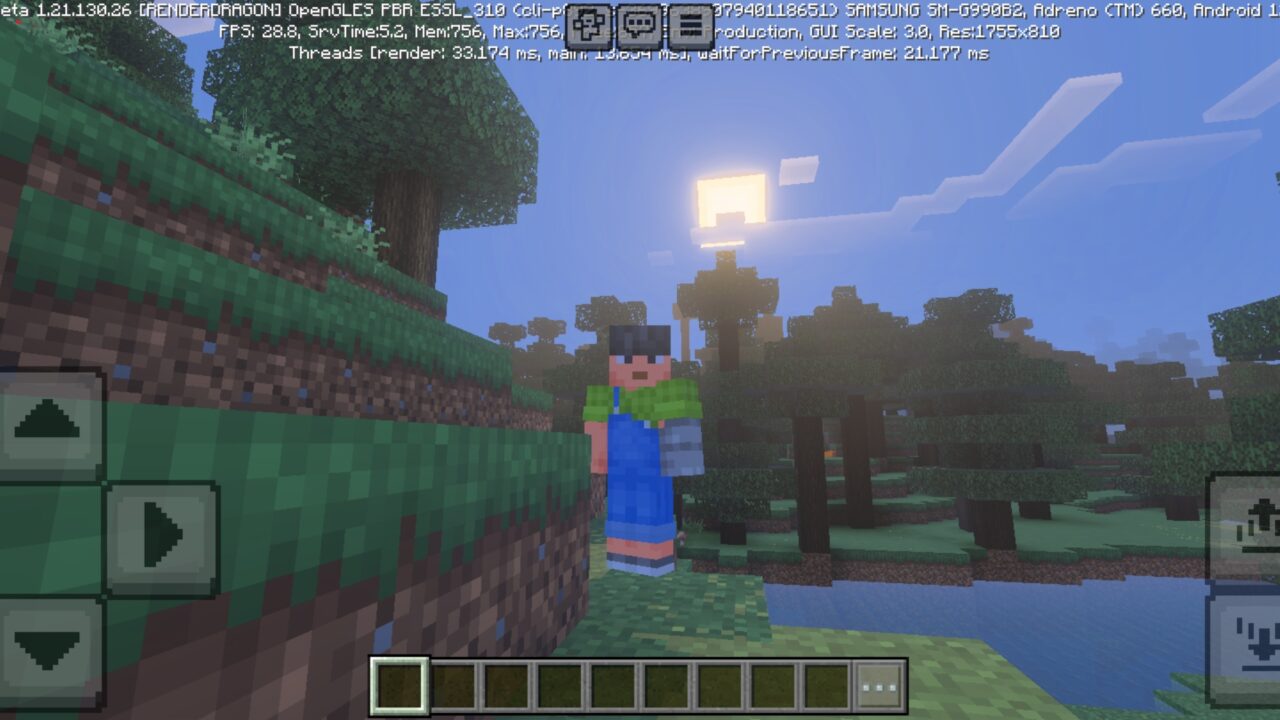Select the second hotbar slot
Viewport: 1280px width, 720px height.
pyautogui.click(x=453, y=685)
